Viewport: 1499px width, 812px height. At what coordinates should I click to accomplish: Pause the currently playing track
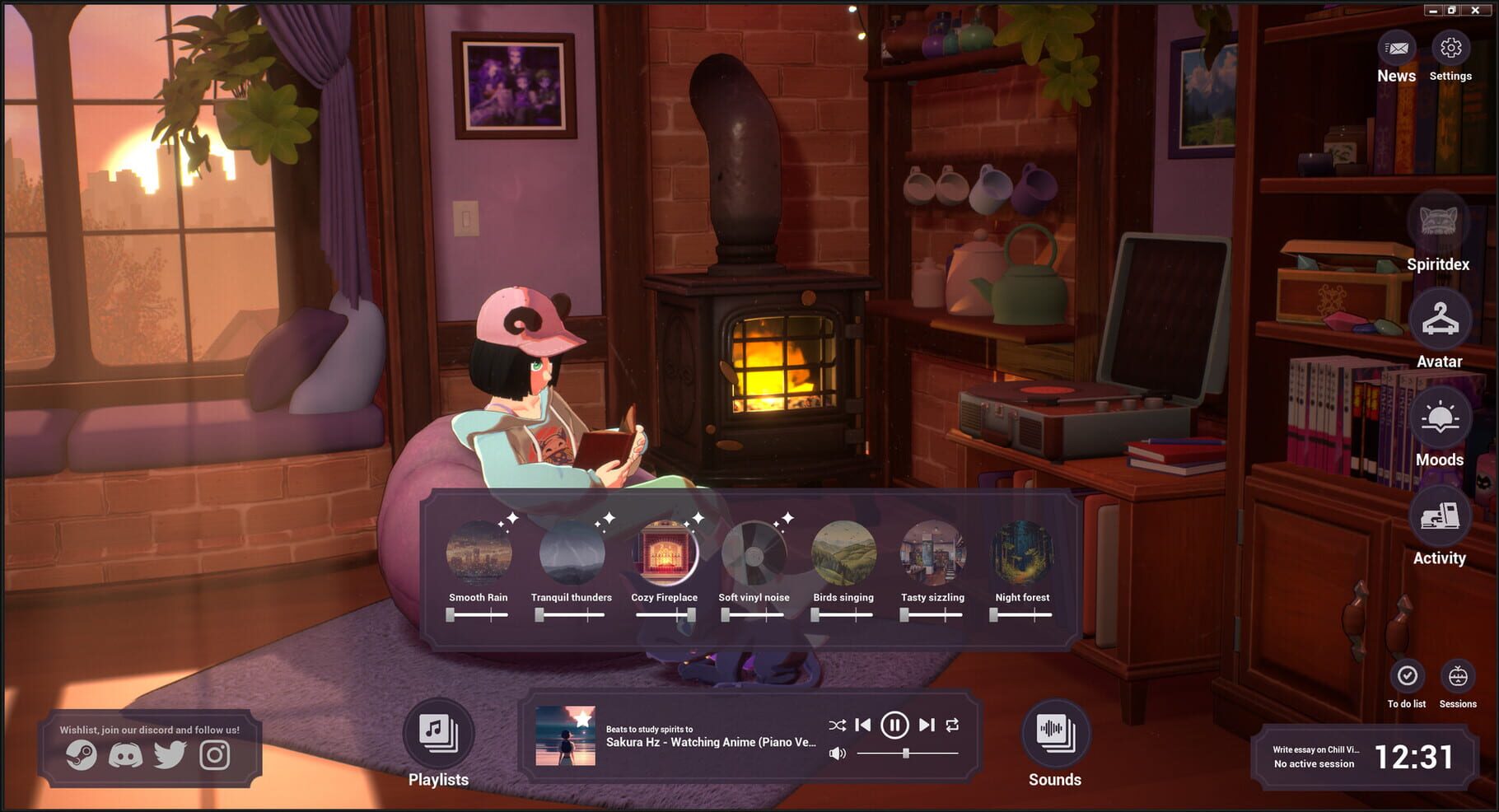click(x=894, y=726)
